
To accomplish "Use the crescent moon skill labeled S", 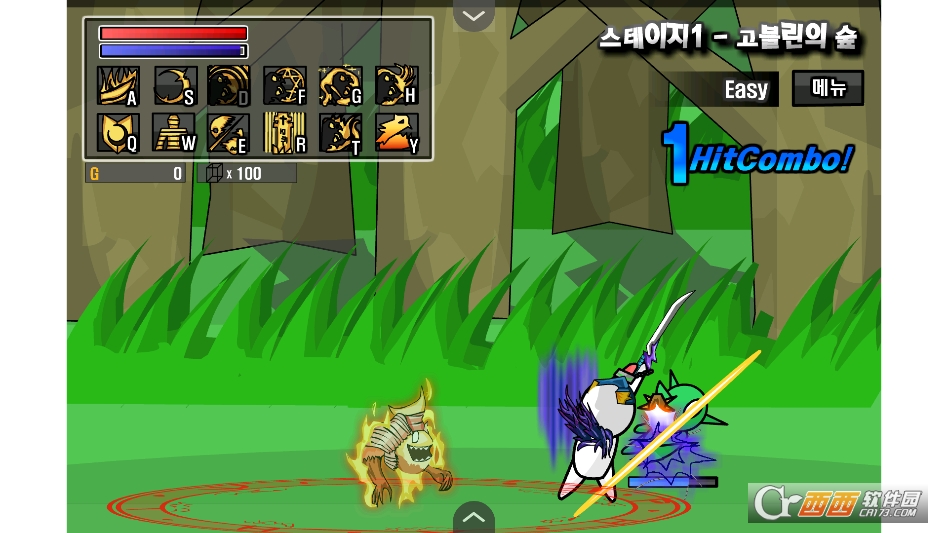I will coord(173,86).
